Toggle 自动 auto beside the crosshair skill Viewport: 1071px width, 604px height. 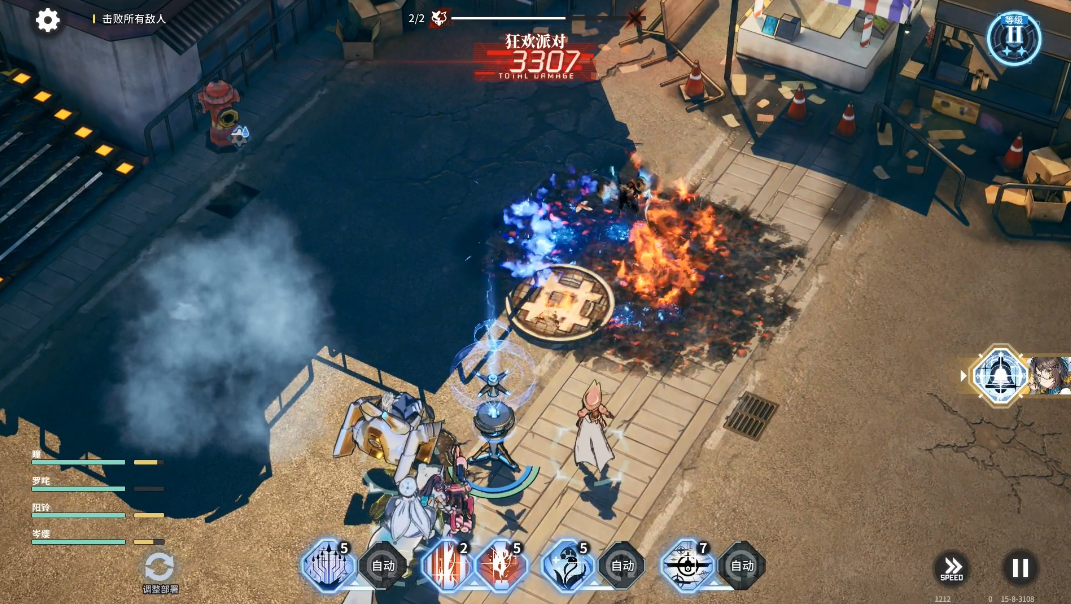pyautogui.click(x=741, y=566)
